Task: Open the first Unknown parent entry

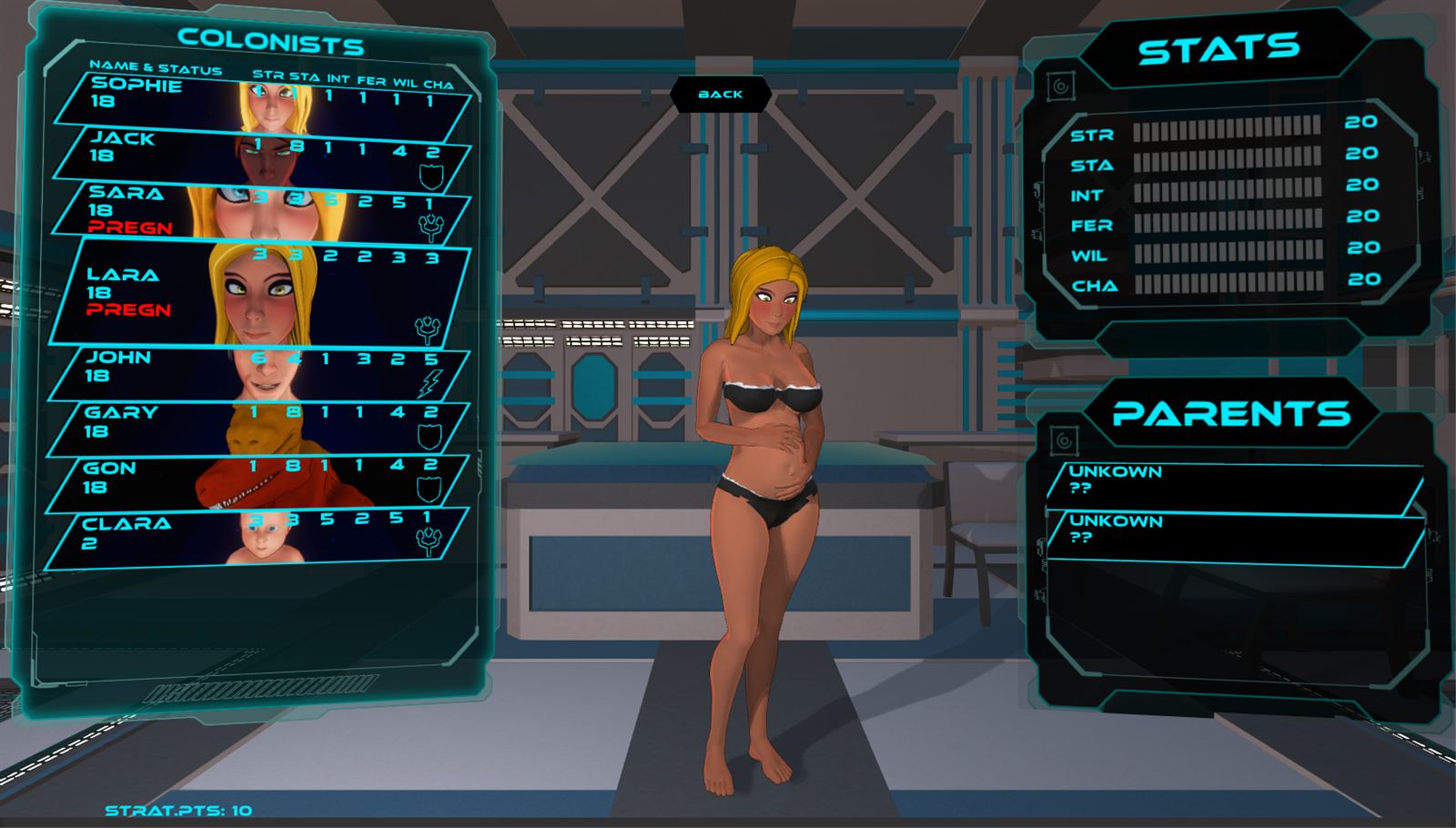Action: pyautogui.click(x=1233, y=481)
